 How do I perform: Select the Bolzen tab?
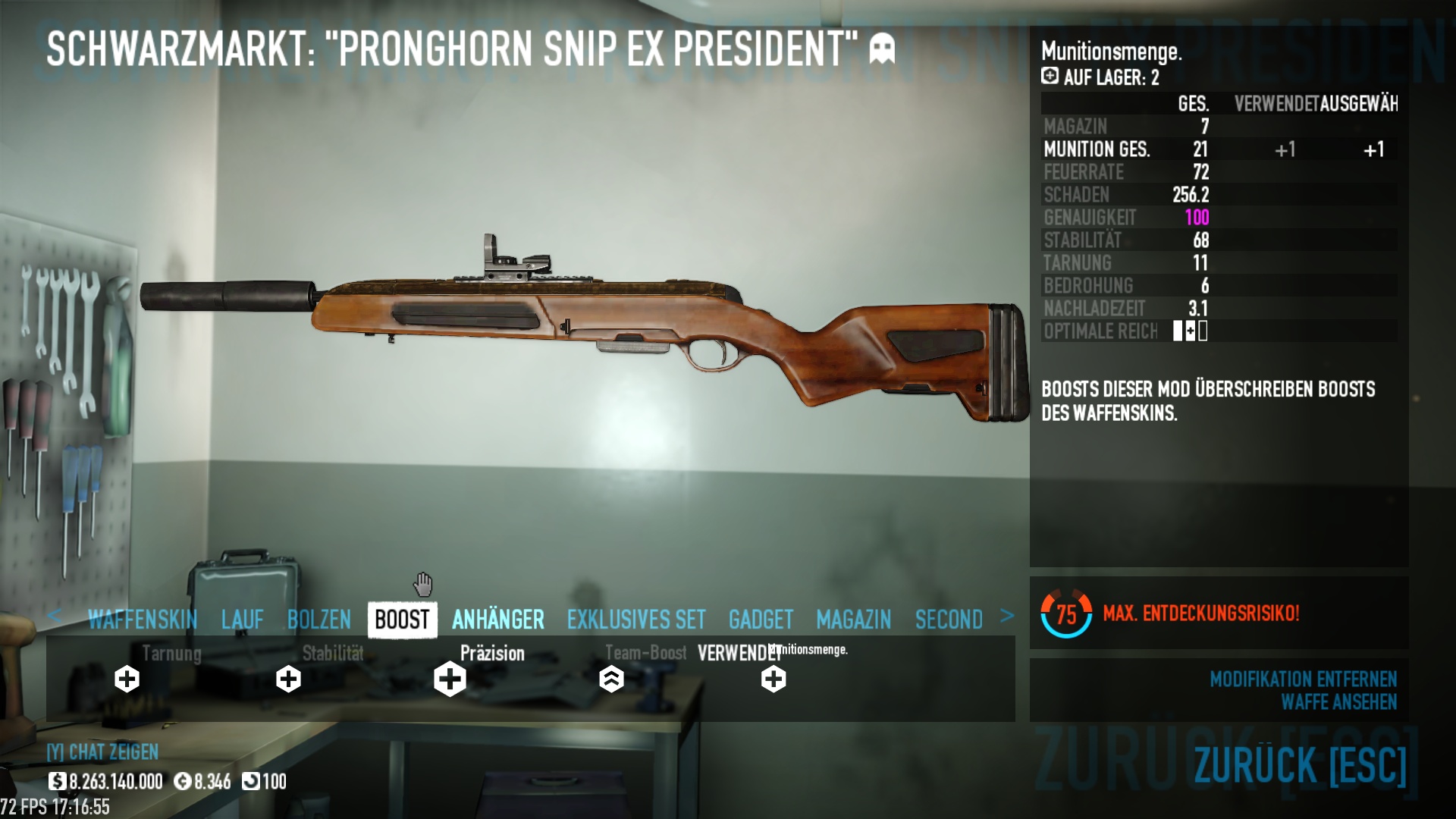(x=319, y=620)
